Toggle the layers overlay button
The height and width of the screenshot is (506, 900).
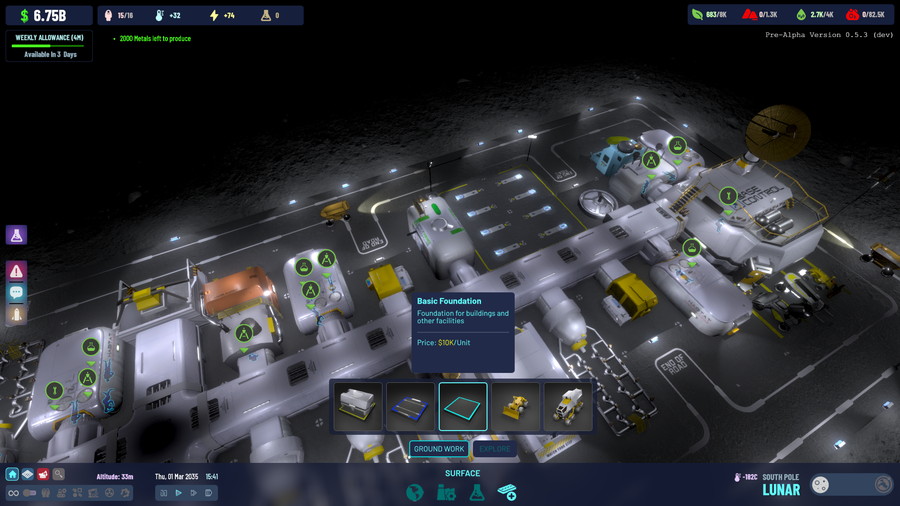[28, 474]
